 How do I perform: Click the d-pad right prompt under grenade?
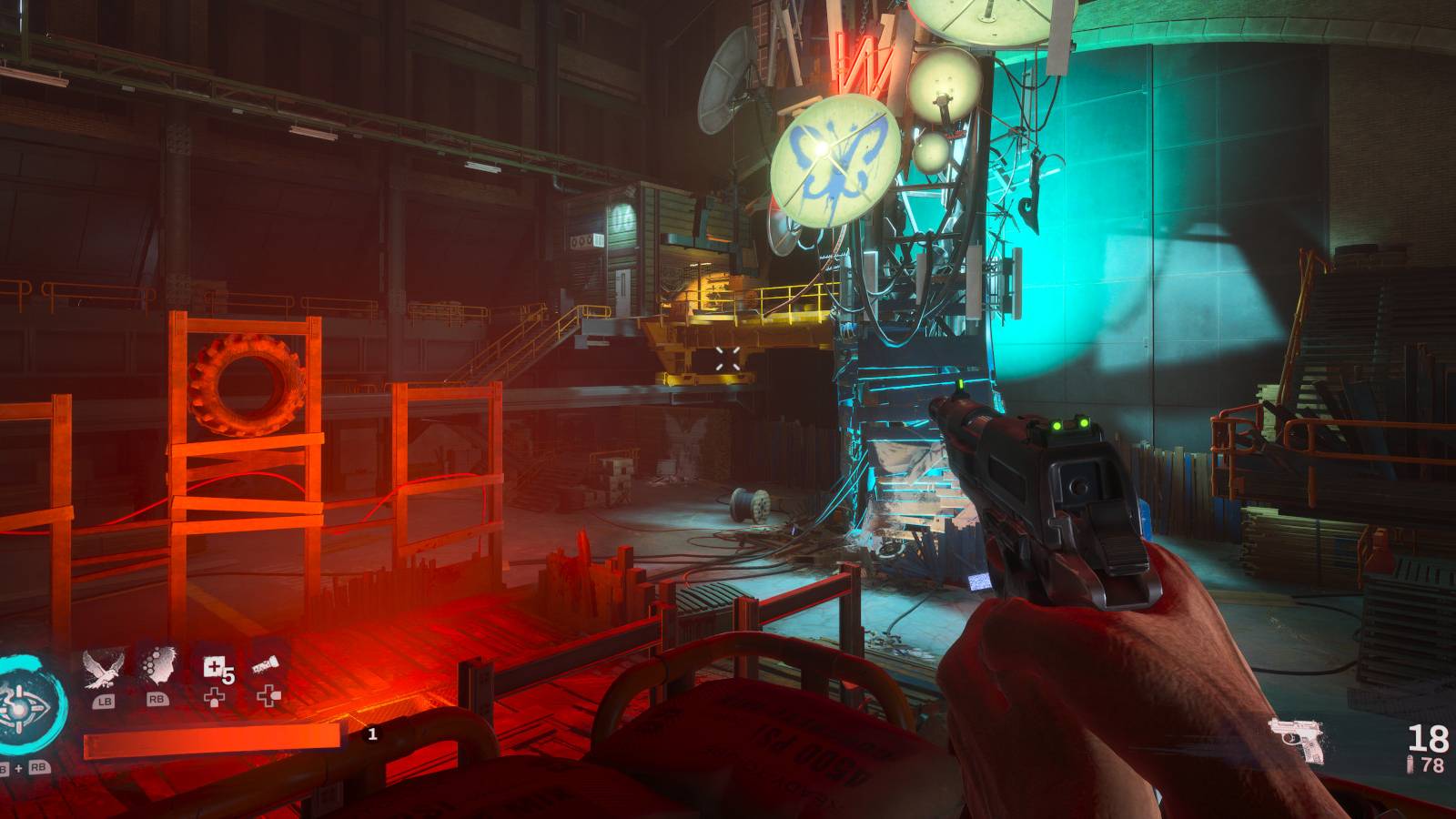coord(268,695)
